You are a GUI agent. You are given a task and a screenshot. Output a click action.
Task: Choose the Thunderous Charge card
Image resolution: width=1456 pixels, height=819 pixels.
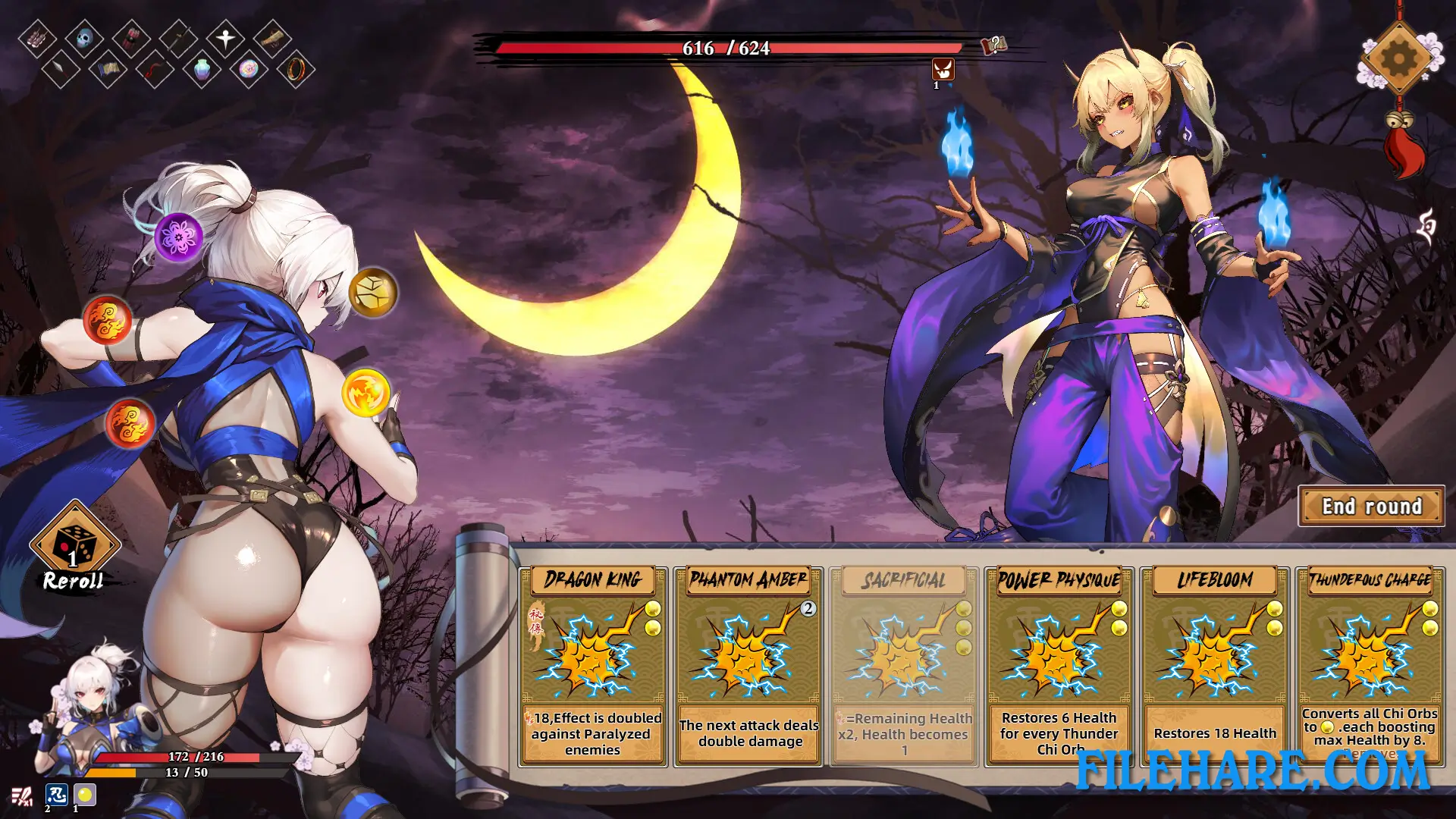1372,660
